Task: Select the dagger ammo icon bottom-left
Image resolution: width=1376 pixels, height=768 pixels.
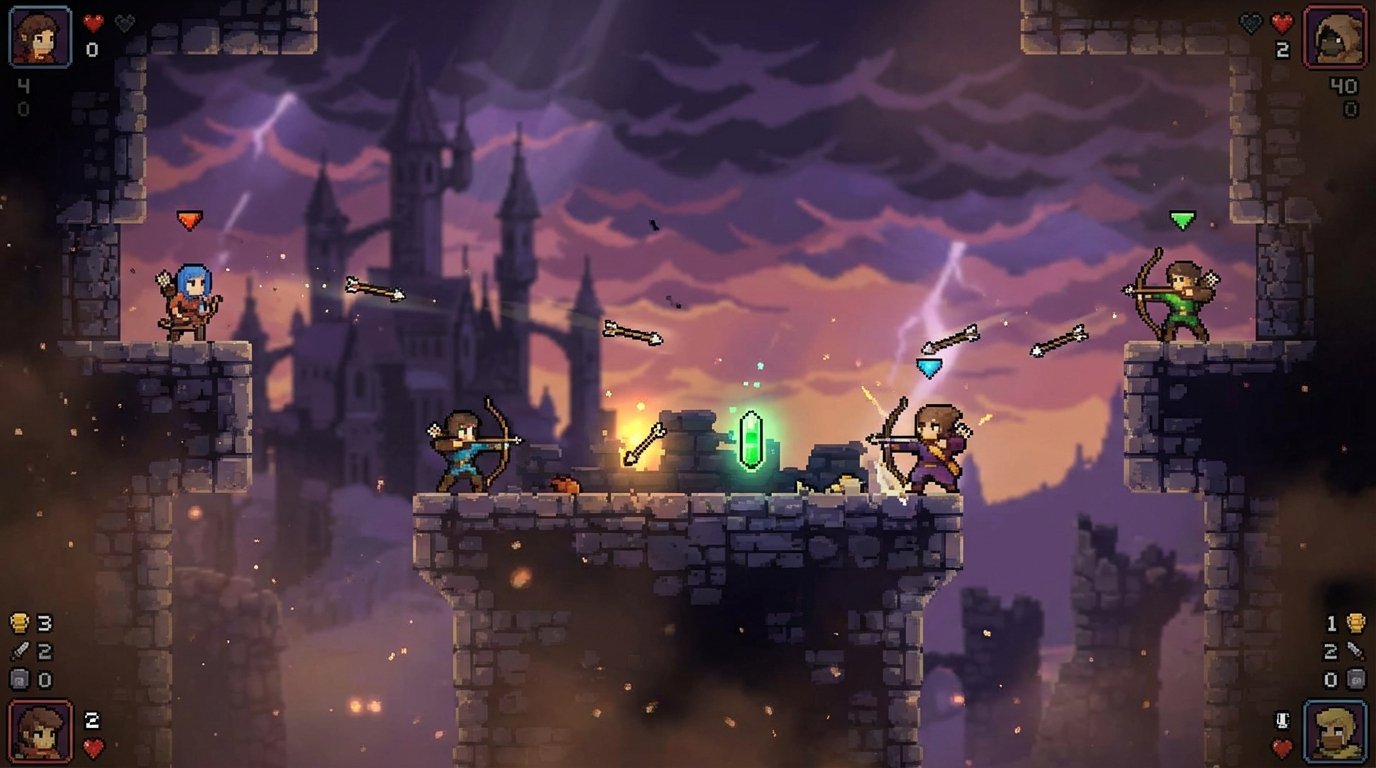Action: coord(20,650)
